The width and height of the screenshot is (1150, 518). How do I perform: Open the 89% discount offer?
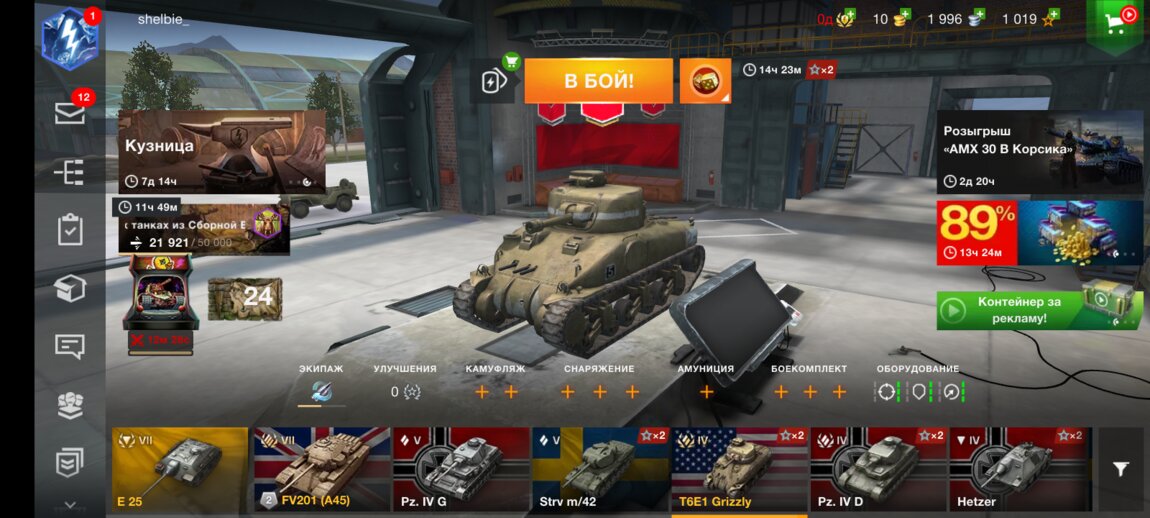pos(1039,233)
